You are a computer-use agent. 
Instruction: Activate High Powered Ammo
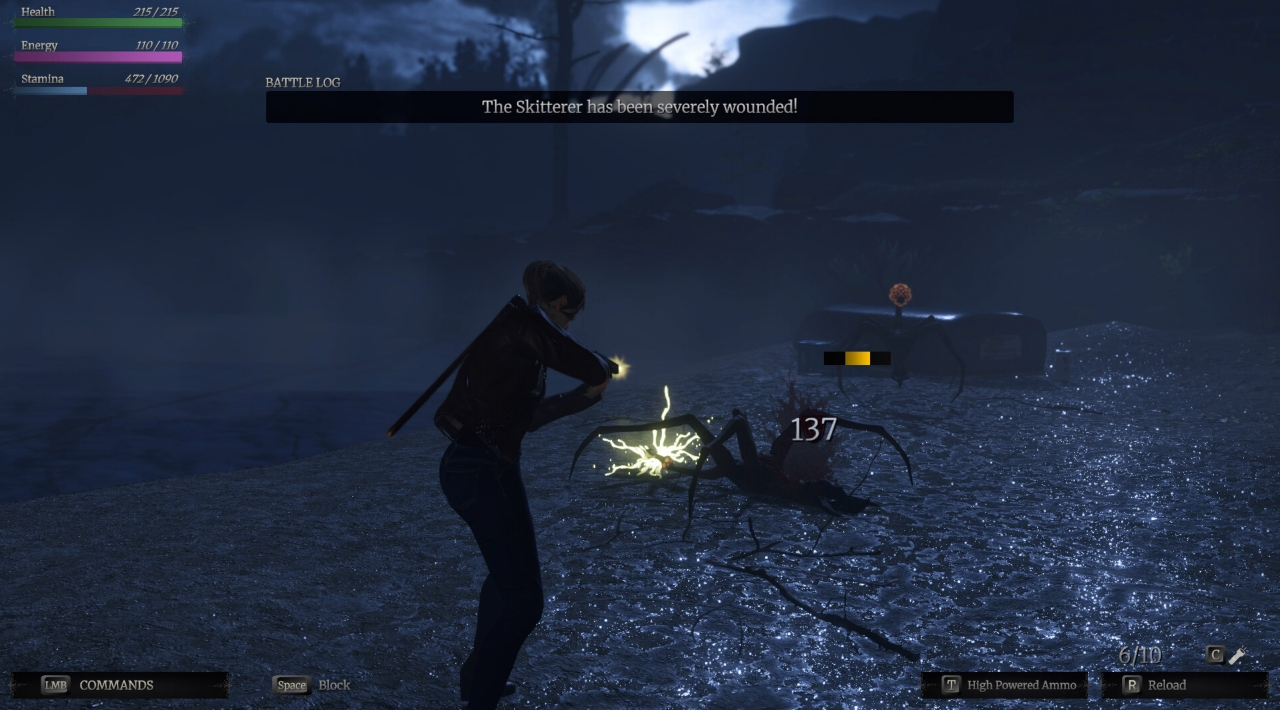pos(1009,685)
